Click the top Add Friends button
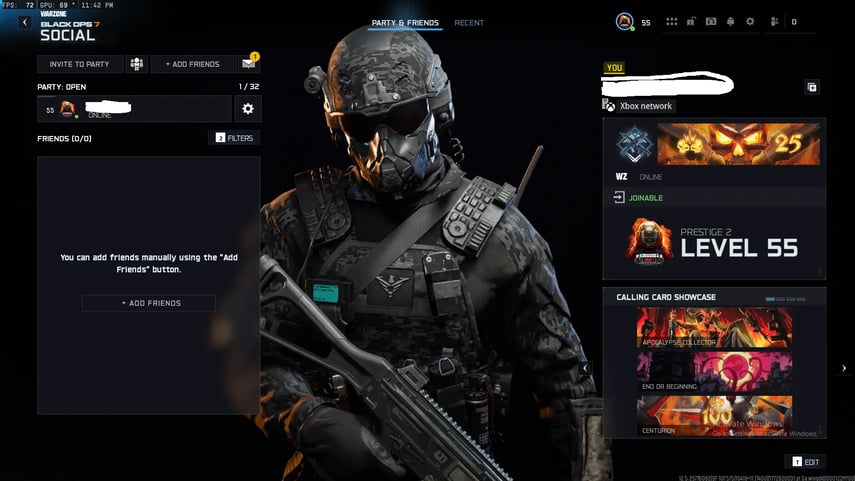Screen dimensions: 855x481 tap(192, 64)
